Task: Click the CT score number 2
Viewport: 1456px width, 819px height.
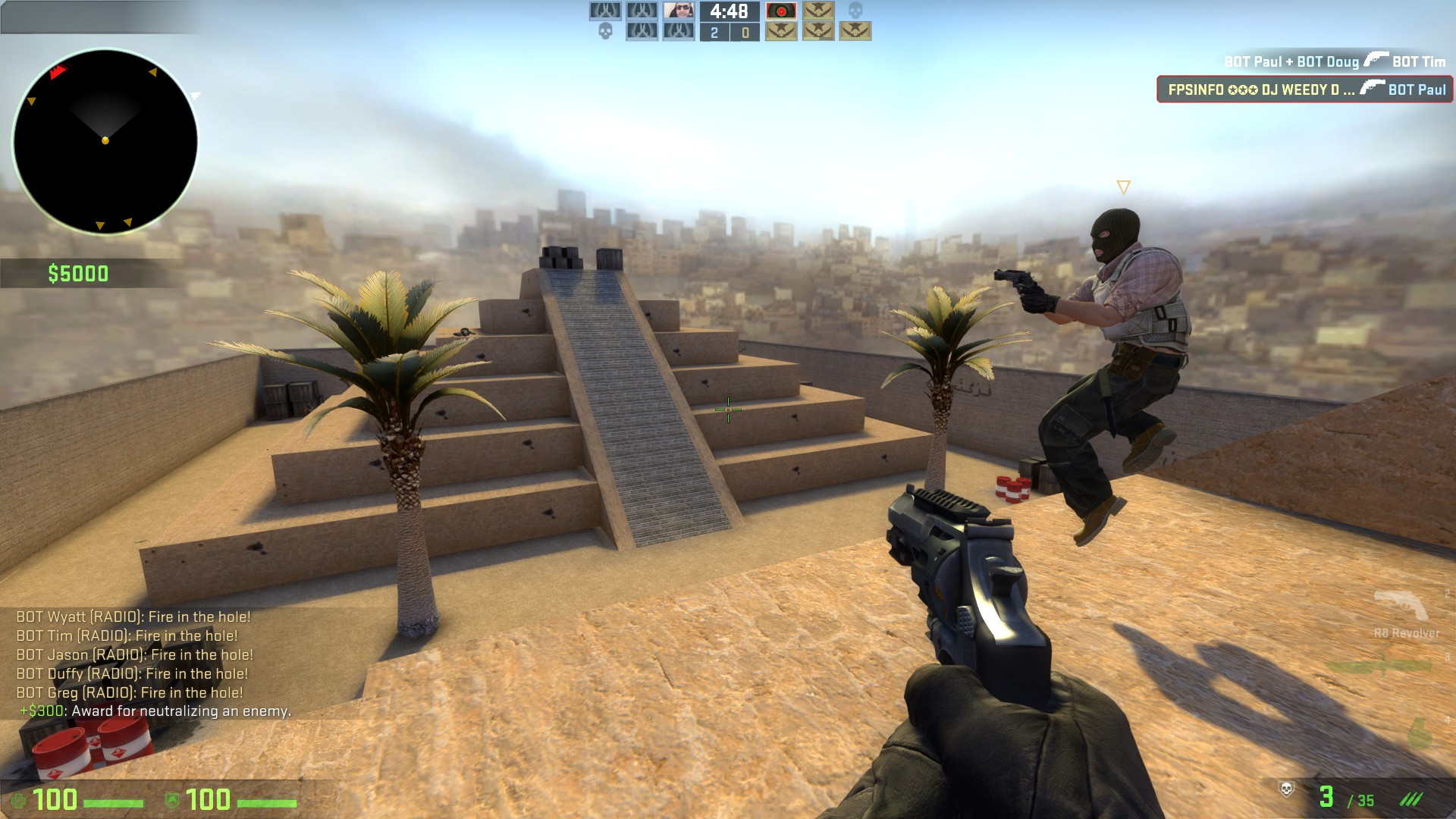Action: pyautogui.click(x=713, y=32)
